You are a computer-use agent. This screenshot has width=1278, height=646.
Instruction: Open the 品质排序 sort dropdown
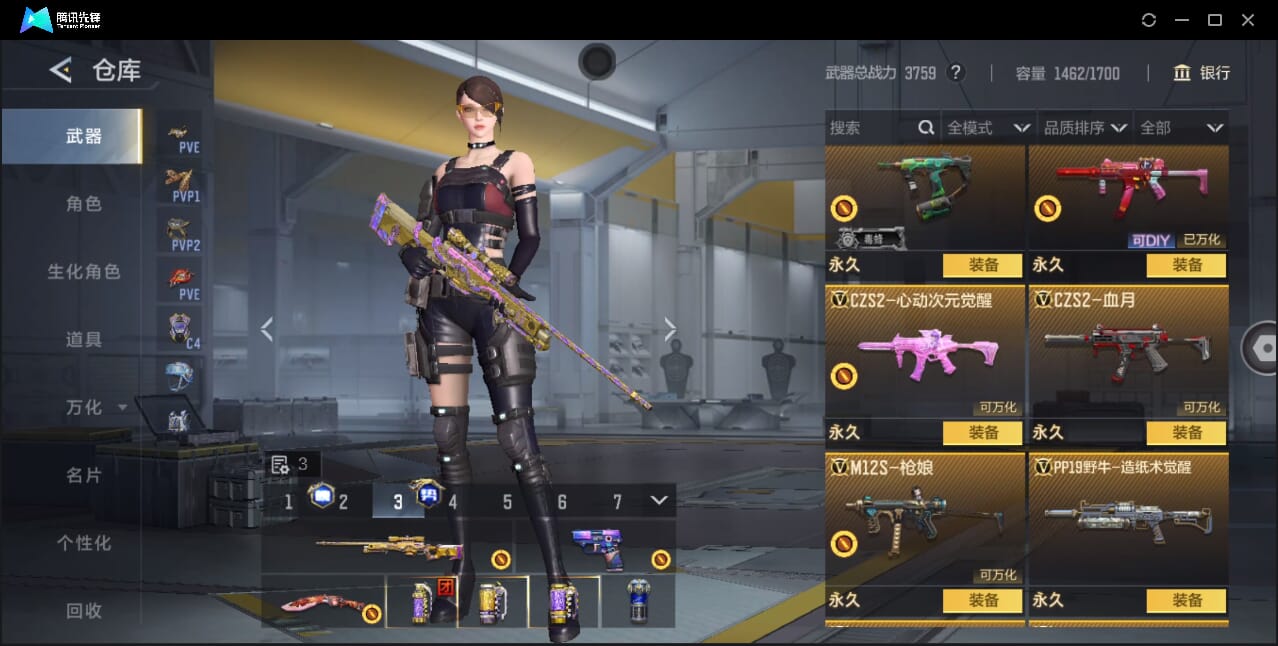pos(1085,128)
